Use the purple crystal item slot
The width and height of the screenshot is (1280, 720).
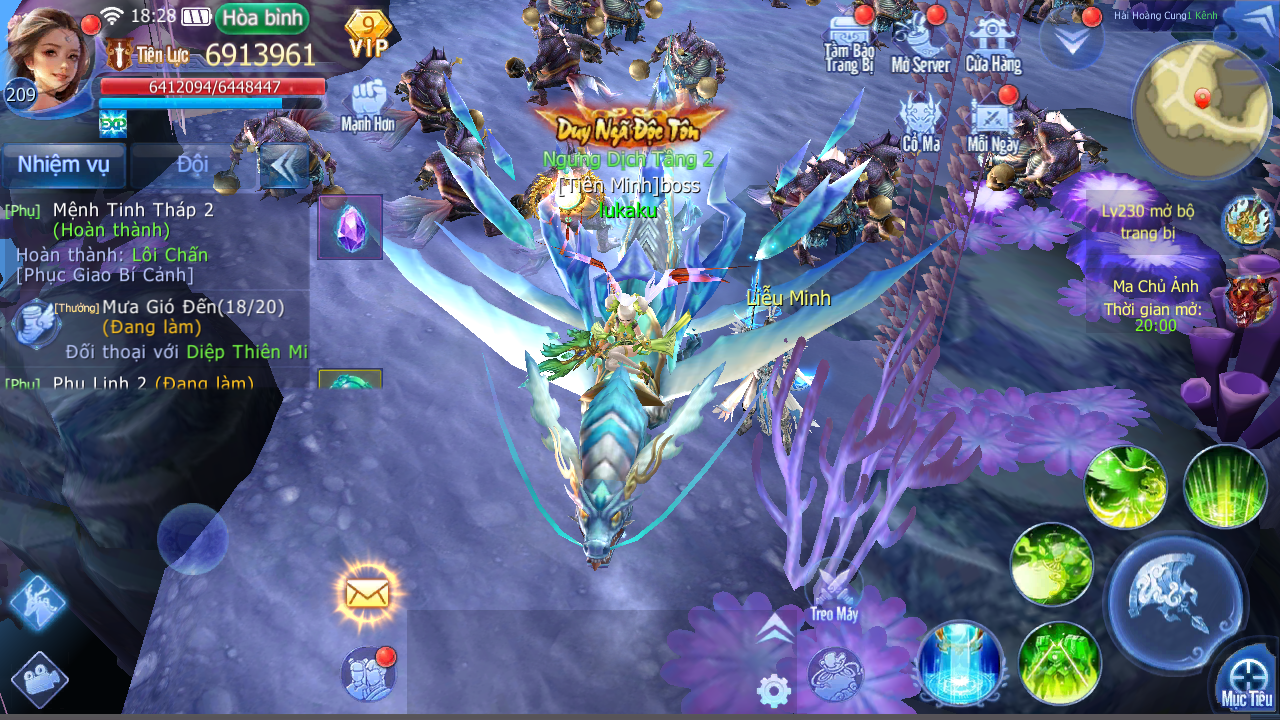click(350, 227)
